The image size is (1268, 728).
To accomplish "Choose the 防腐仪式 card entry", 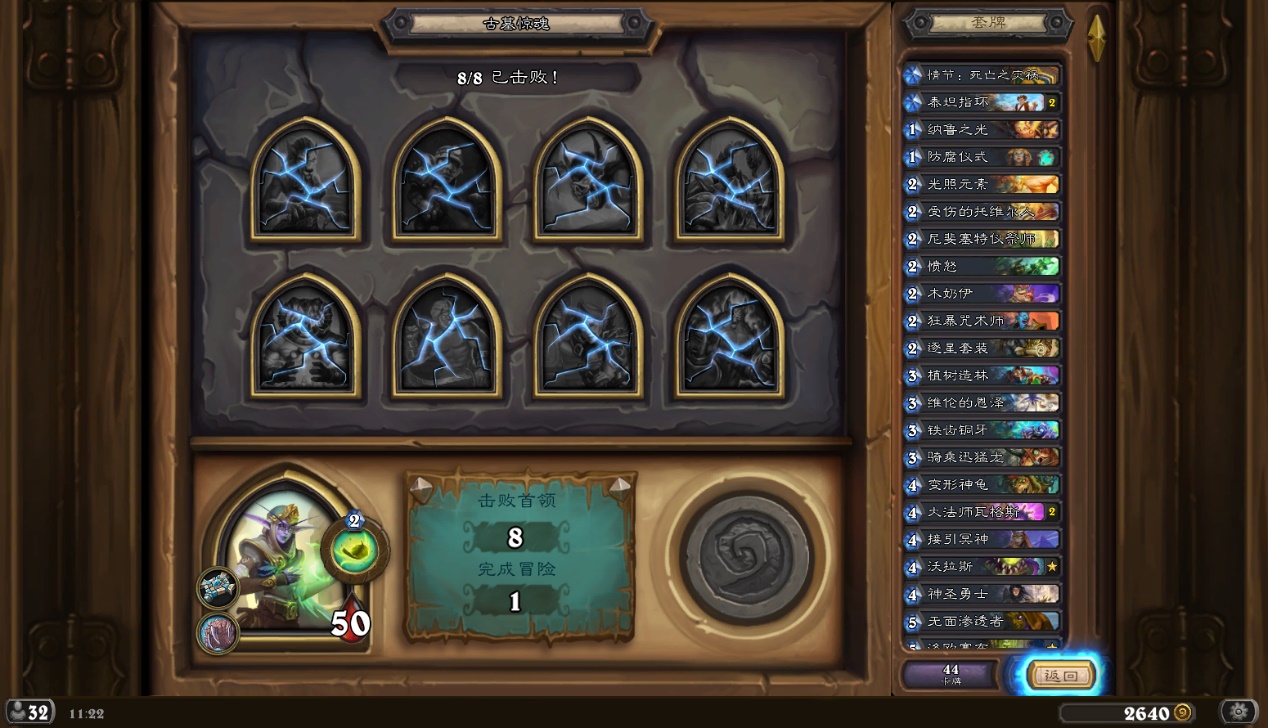I will click(981, 157).
